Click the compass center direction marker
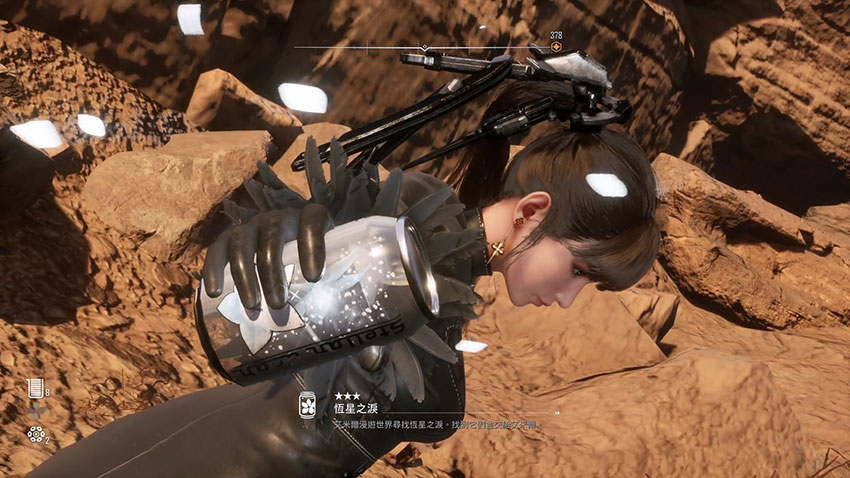Viewport: 850px width, 478px height. (424, 47)
